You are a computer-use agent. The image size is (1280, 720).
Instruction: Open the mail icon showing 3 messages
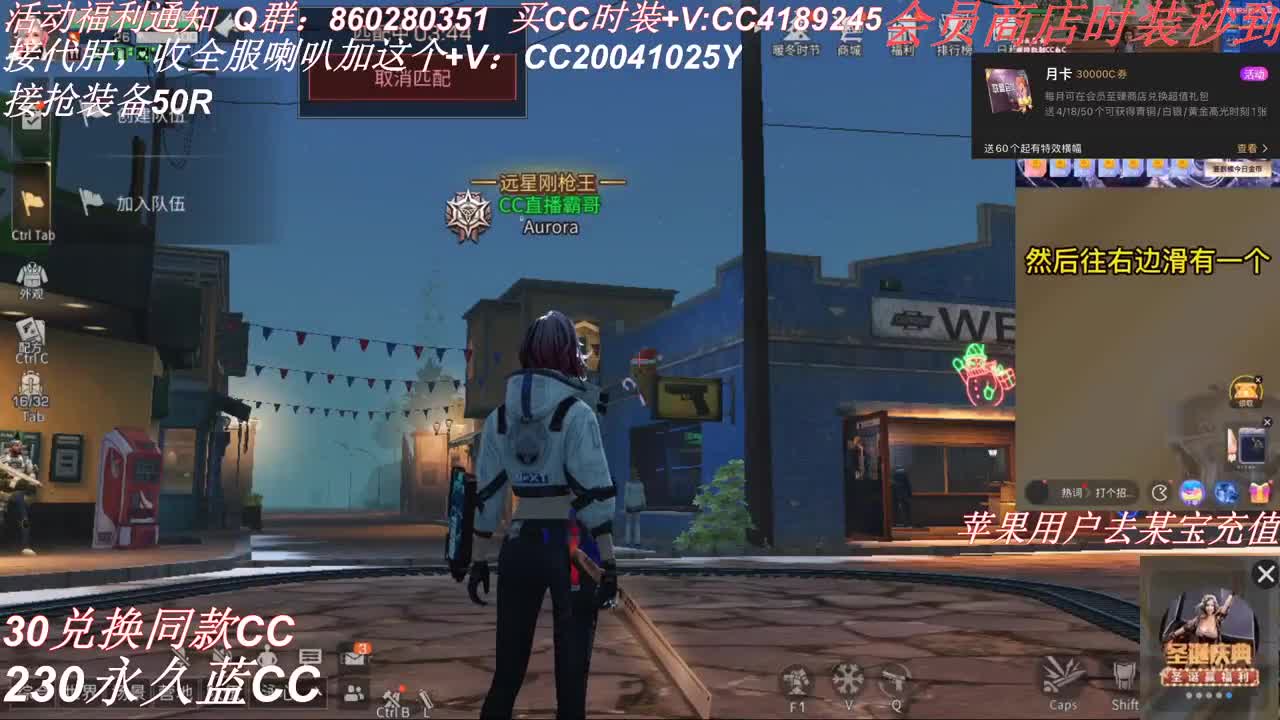(x=353, y=660)
